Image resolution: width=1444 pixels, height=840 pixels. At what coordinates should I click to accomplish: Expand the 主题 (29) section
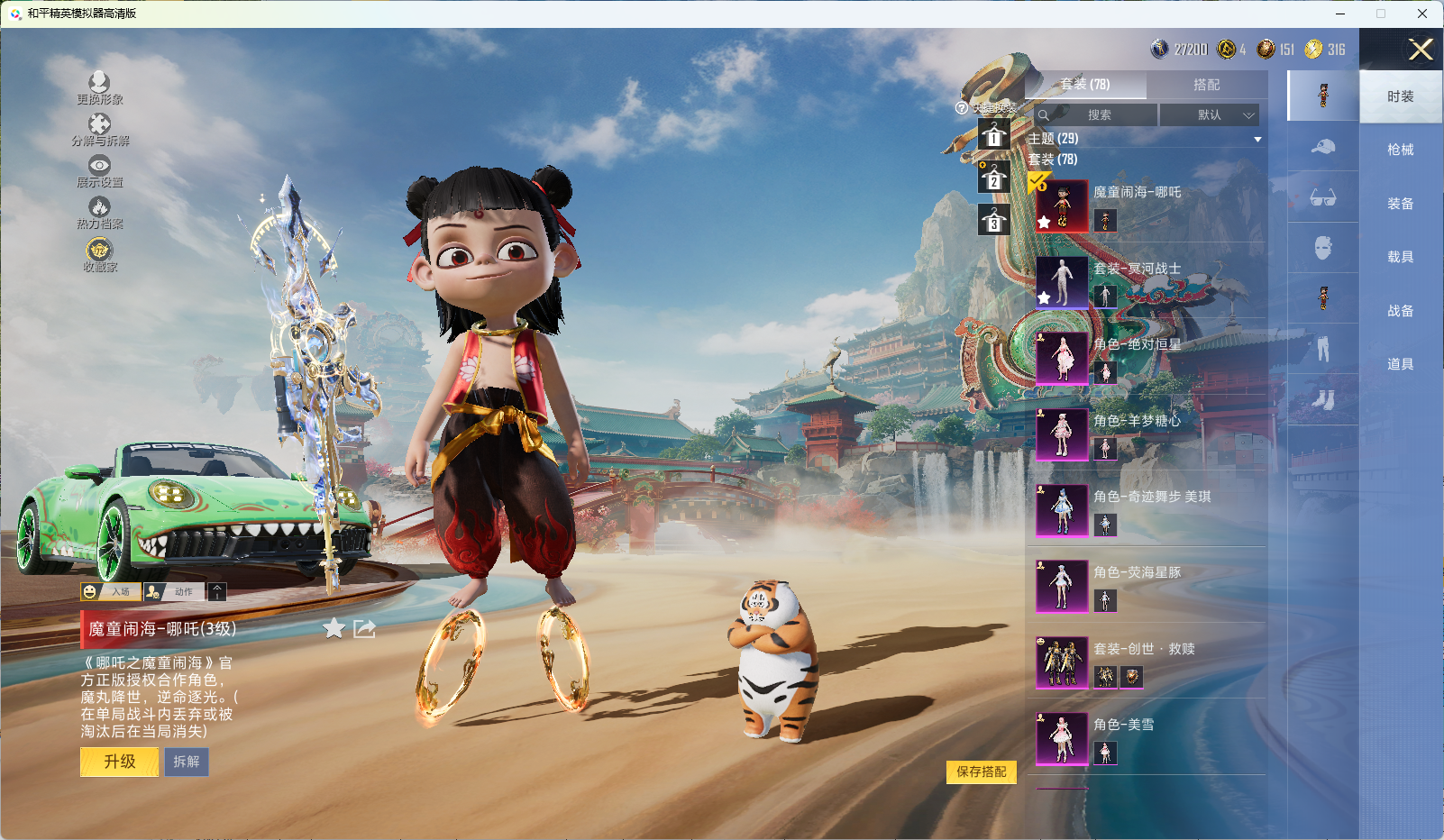pos(1257,139)
